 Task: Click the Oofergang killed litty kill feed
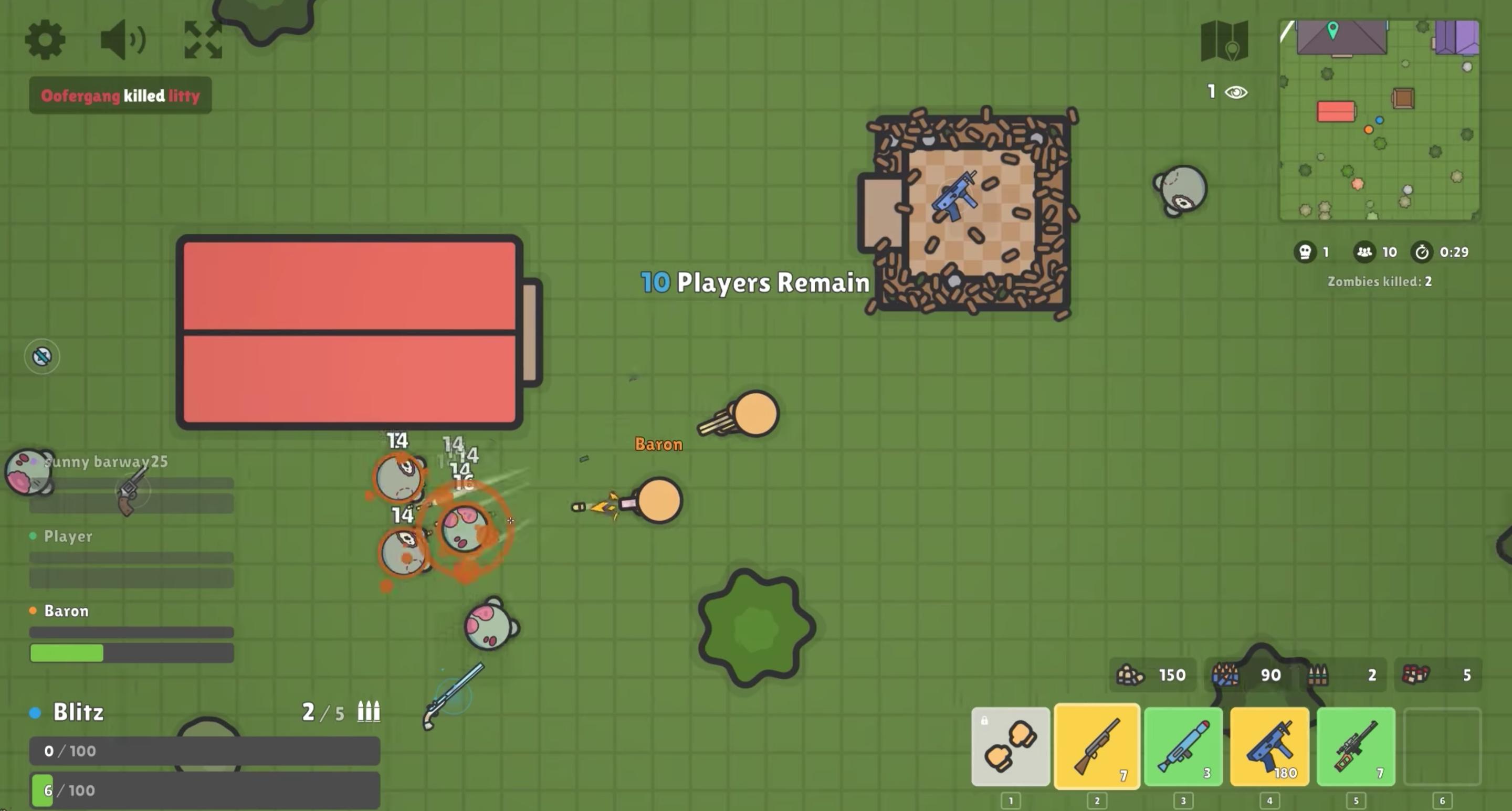click(120, 95)
